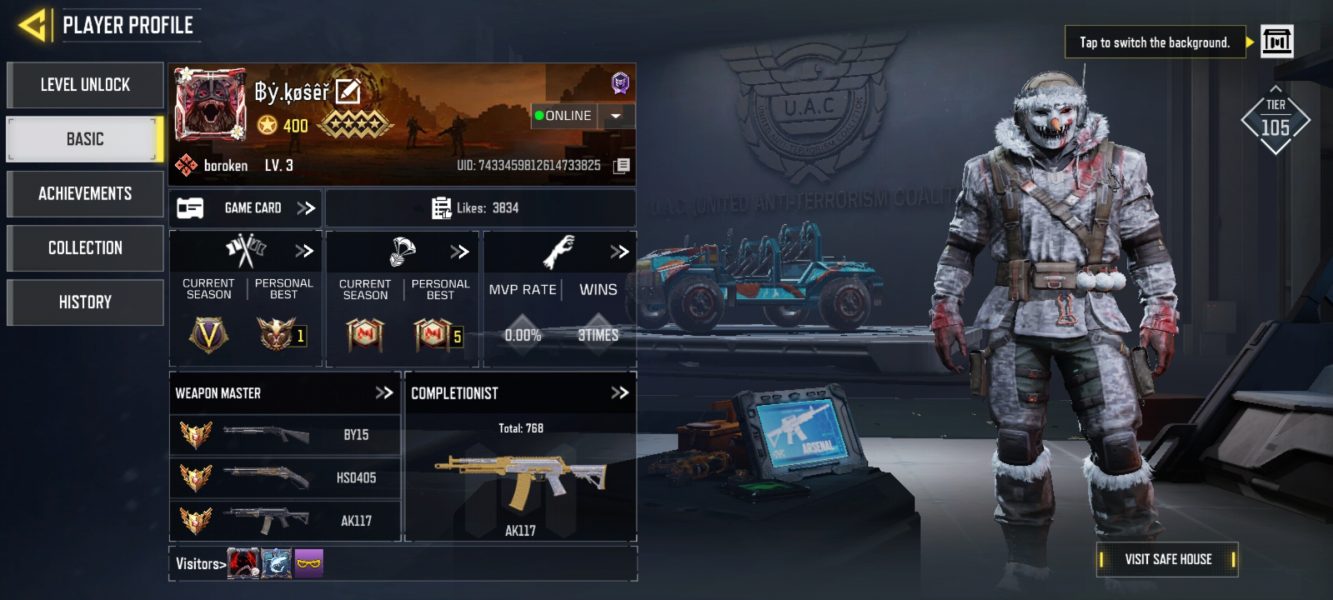1333x600 pixels.
Task: Expand the Completionist section
Action: click(x=619, y=393)
